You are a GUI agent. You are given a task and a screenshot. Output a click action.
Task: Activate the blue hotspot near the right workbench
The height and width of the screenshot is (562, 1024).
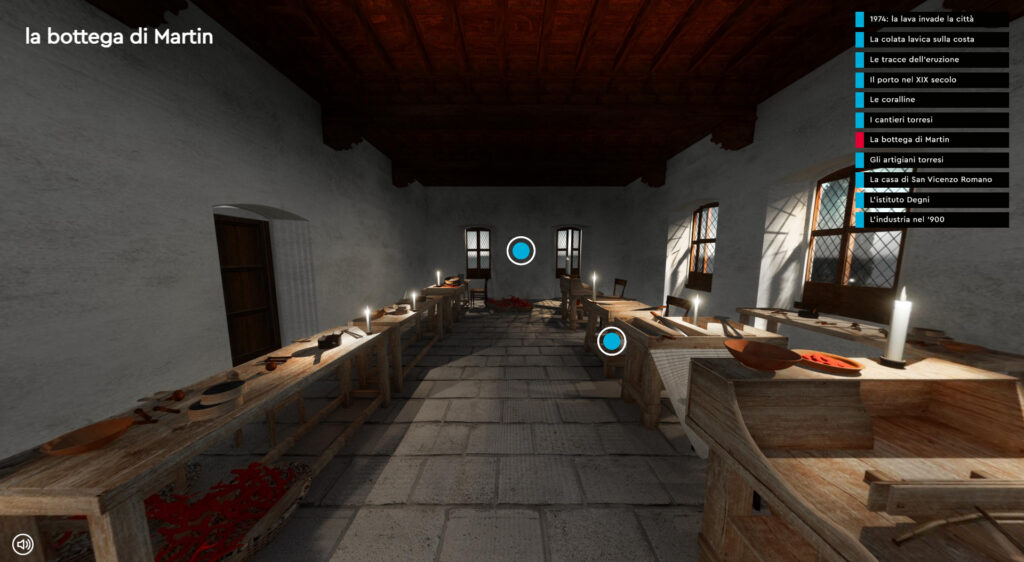click(612, 343)
